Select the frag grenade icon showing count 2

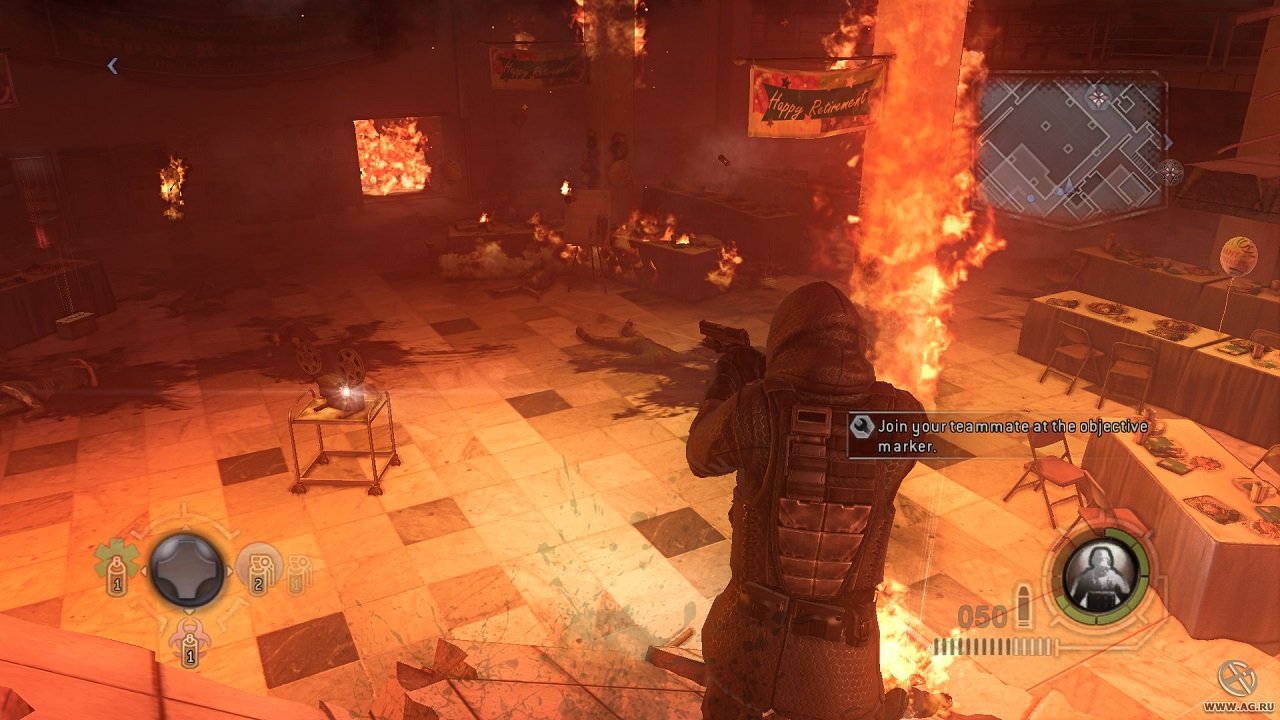260,572
